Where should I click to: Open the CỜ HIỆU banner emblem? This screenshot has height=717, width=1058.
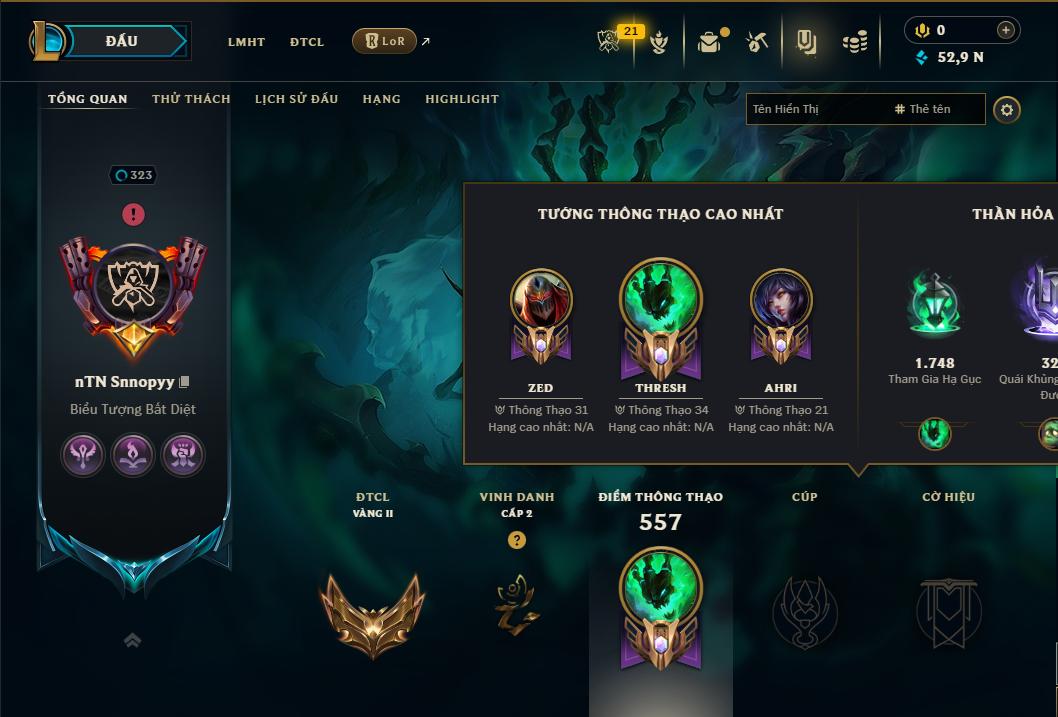[x=948, y=612]
